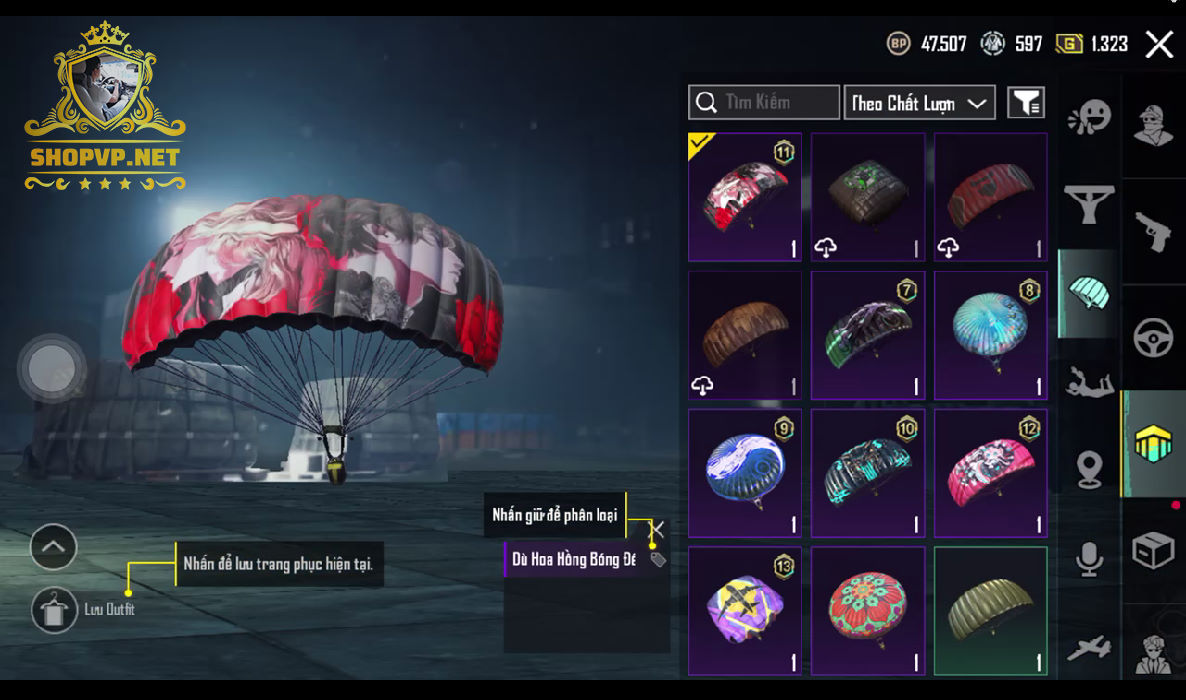
Task: Pick the level 9 blue-white parachute
Action: (745, 473)
